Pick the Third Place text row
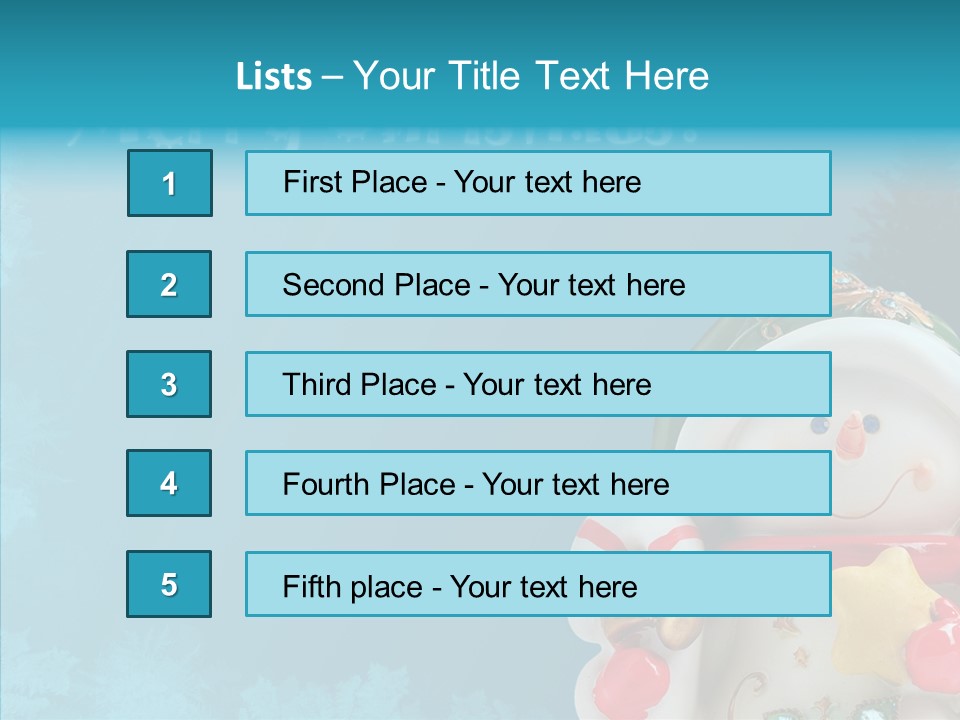Image resolution: width=960 pixels, height=720 pixels. pyautogui.click(x=538, y=384)
